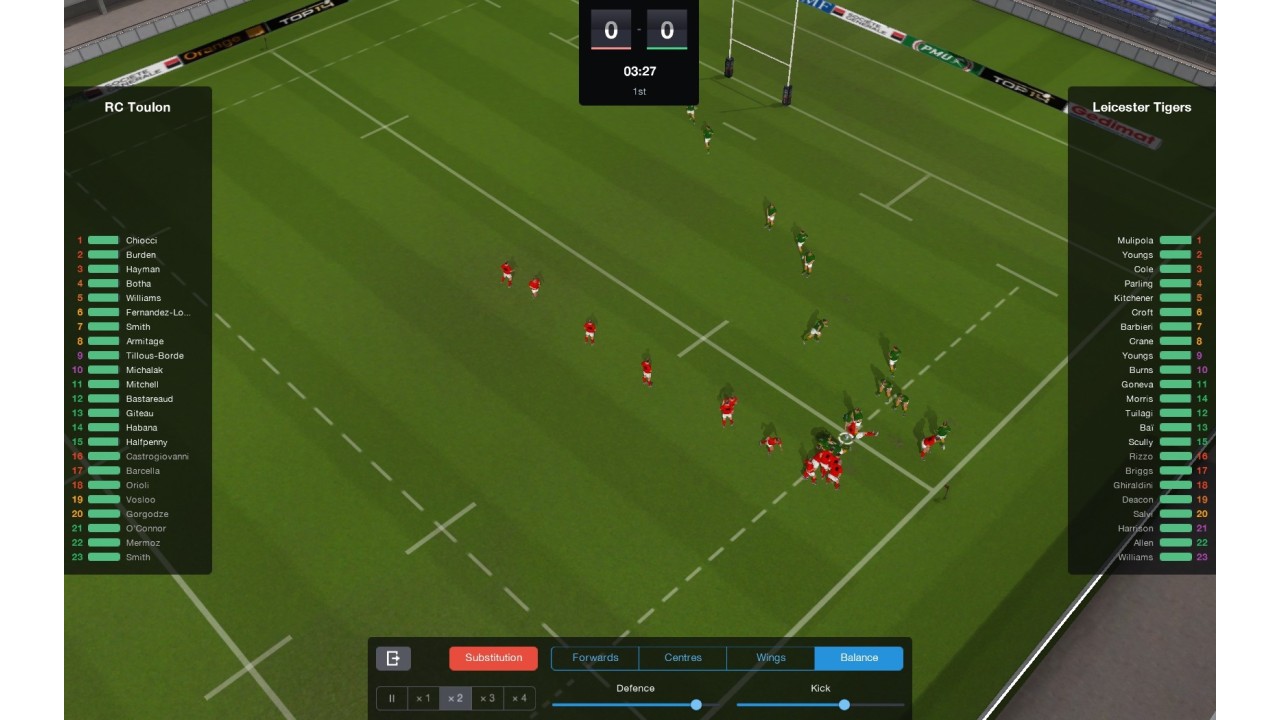The width and height of the screenshot is (1280, 720).
Task: Adjust the Kick slider handle
Action: click(844, 705)
